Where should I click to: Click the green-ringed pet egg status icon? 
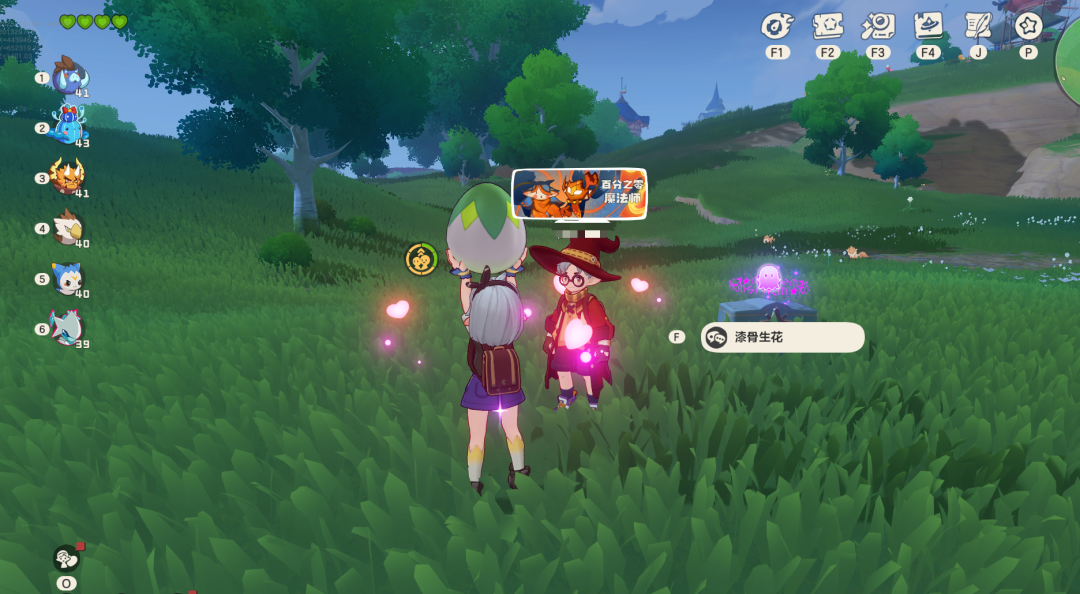[x=421, y=260]
